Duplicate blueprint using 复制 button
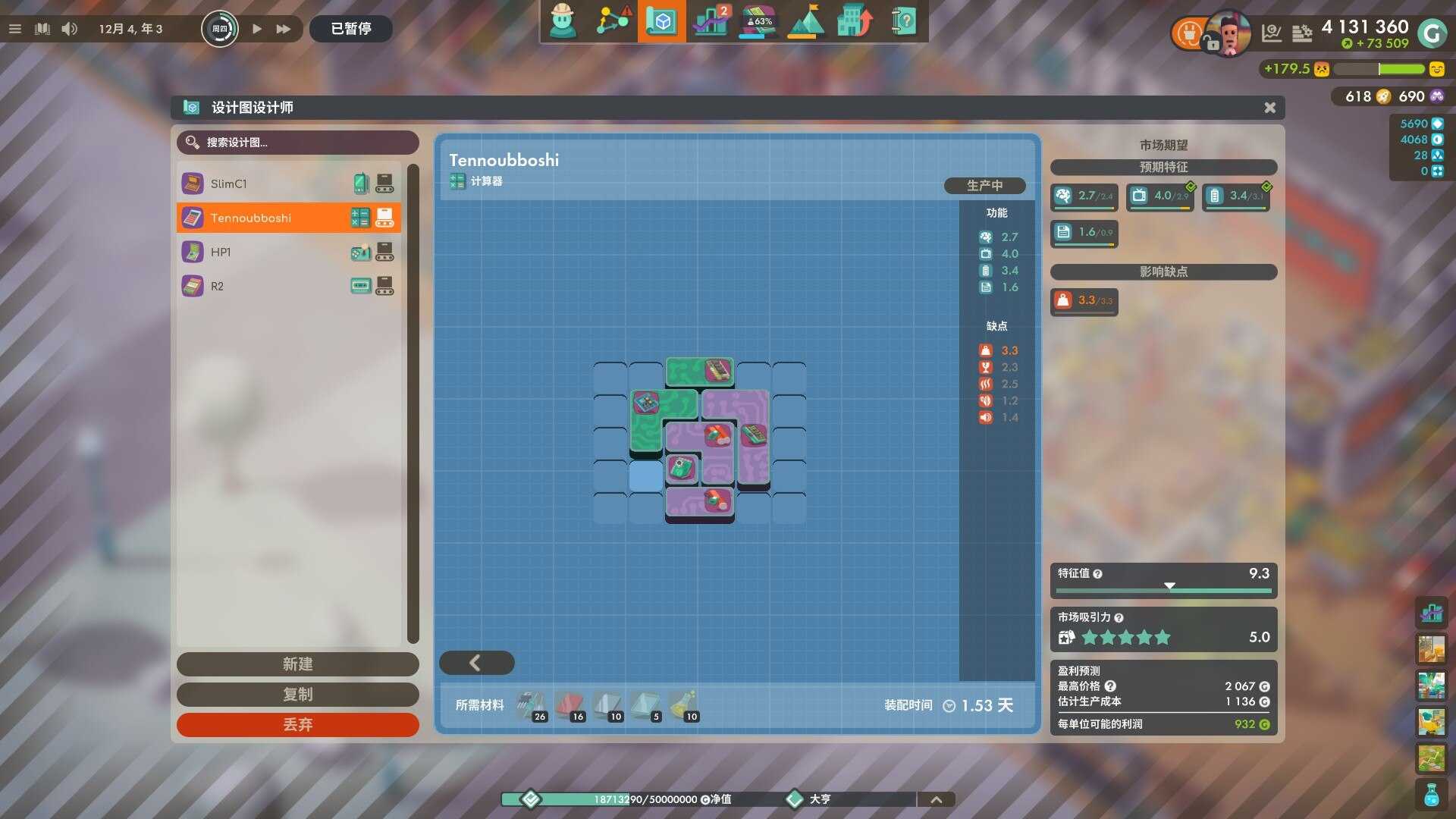Screen dimensions: 1456x819 297,695
